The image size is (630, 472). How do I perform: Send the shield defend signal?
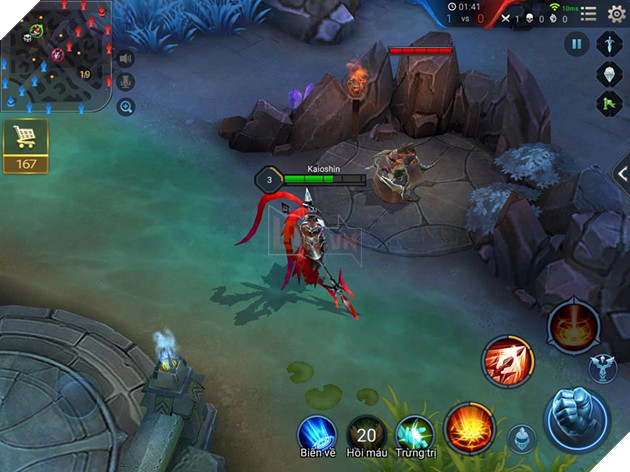(610, 73)
